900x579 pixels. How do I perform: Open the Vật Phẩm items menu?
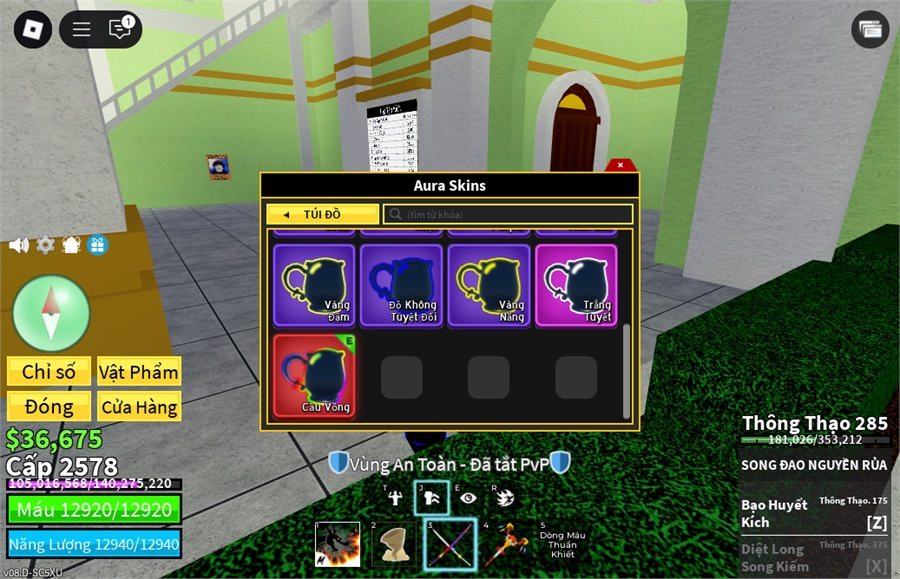coord(139,372)
